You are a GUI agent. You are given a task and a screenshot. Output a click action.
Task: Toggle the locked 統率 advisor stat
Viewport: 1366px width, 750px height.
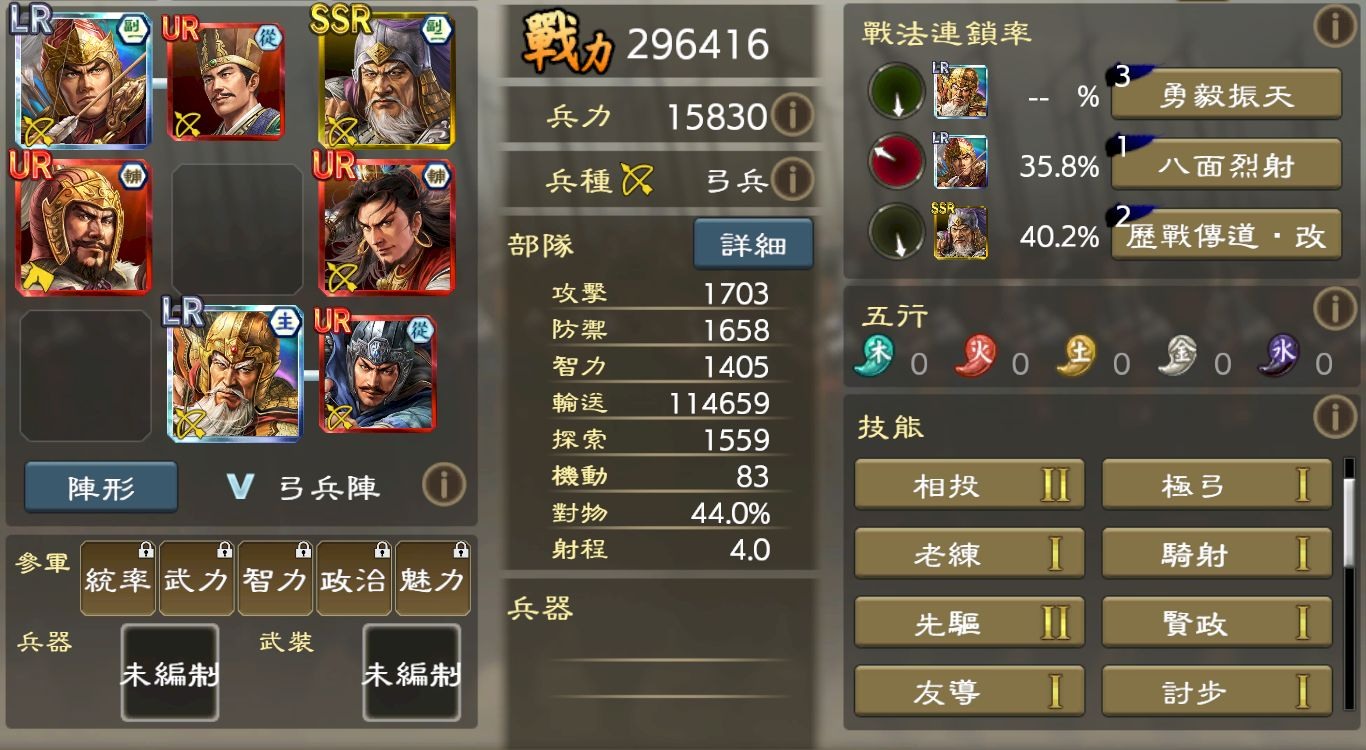pyautogui.click(x=117, y=577)
